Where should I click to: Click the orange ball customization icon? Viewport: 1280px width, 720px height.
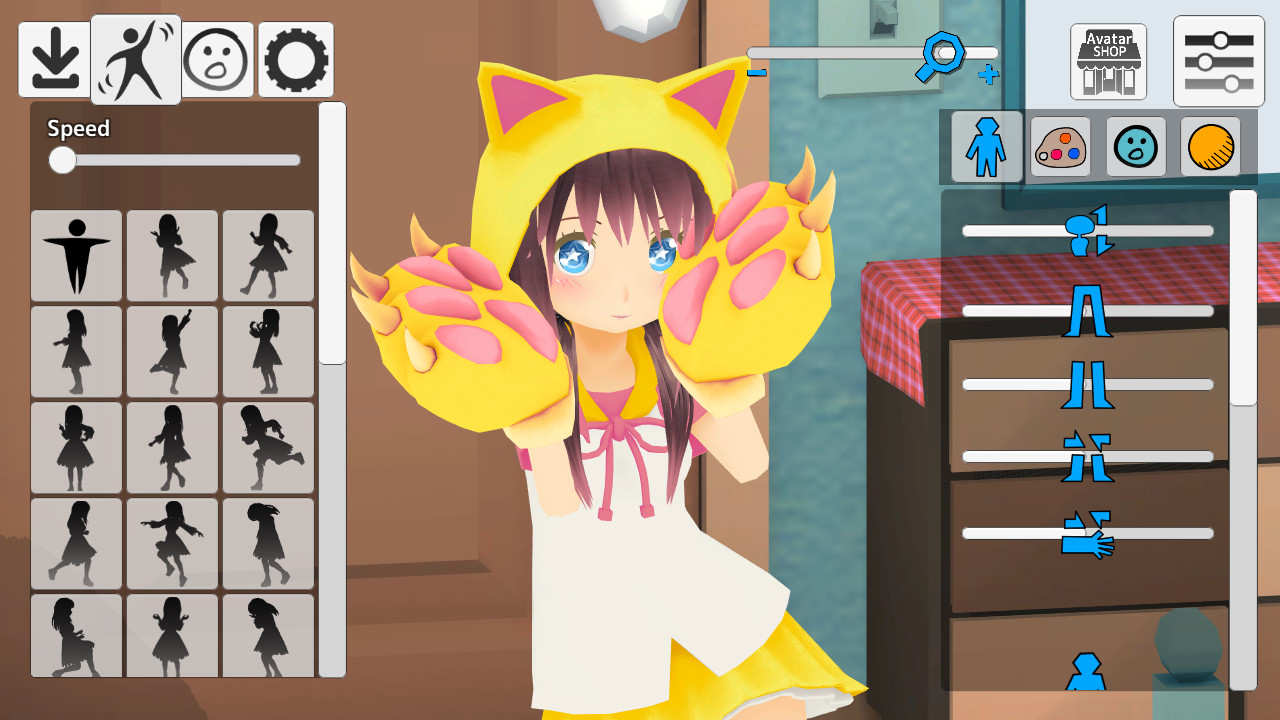pos(1210,146)
